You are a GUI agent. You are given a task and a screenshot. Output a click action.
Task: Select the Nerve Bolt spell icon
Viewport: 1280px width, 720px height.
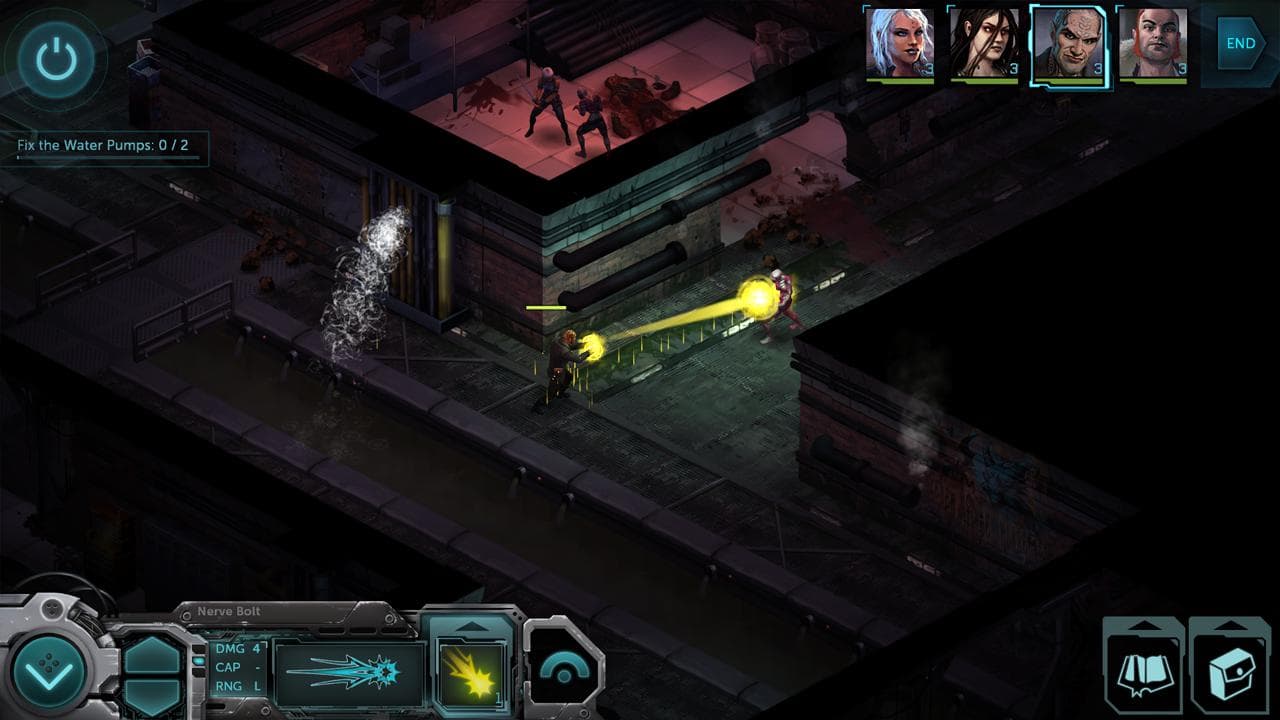coord(349,677)
